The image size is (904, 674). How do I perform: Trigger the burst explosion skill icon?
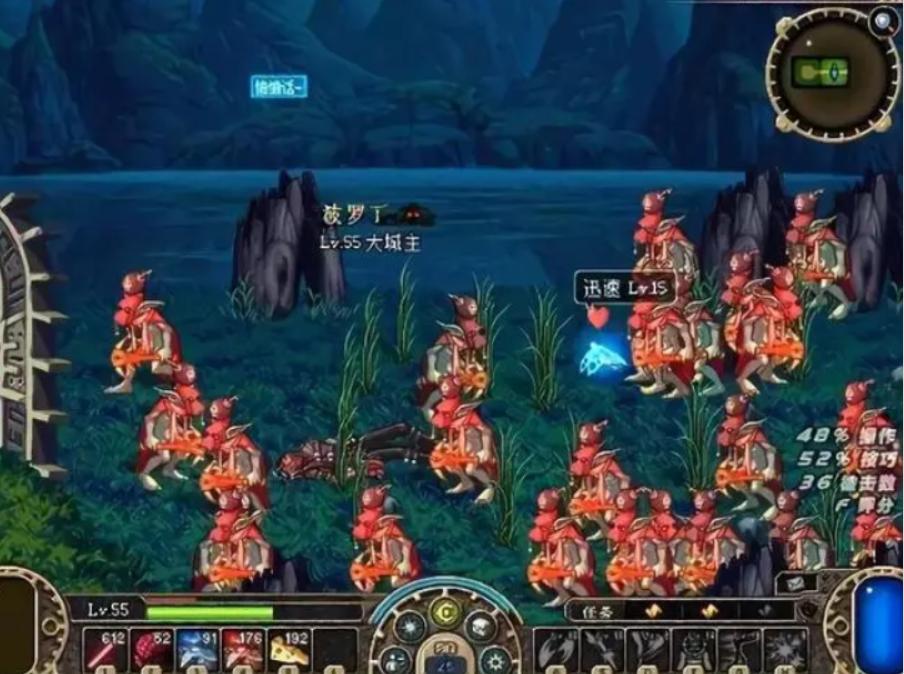click(786, 652)
